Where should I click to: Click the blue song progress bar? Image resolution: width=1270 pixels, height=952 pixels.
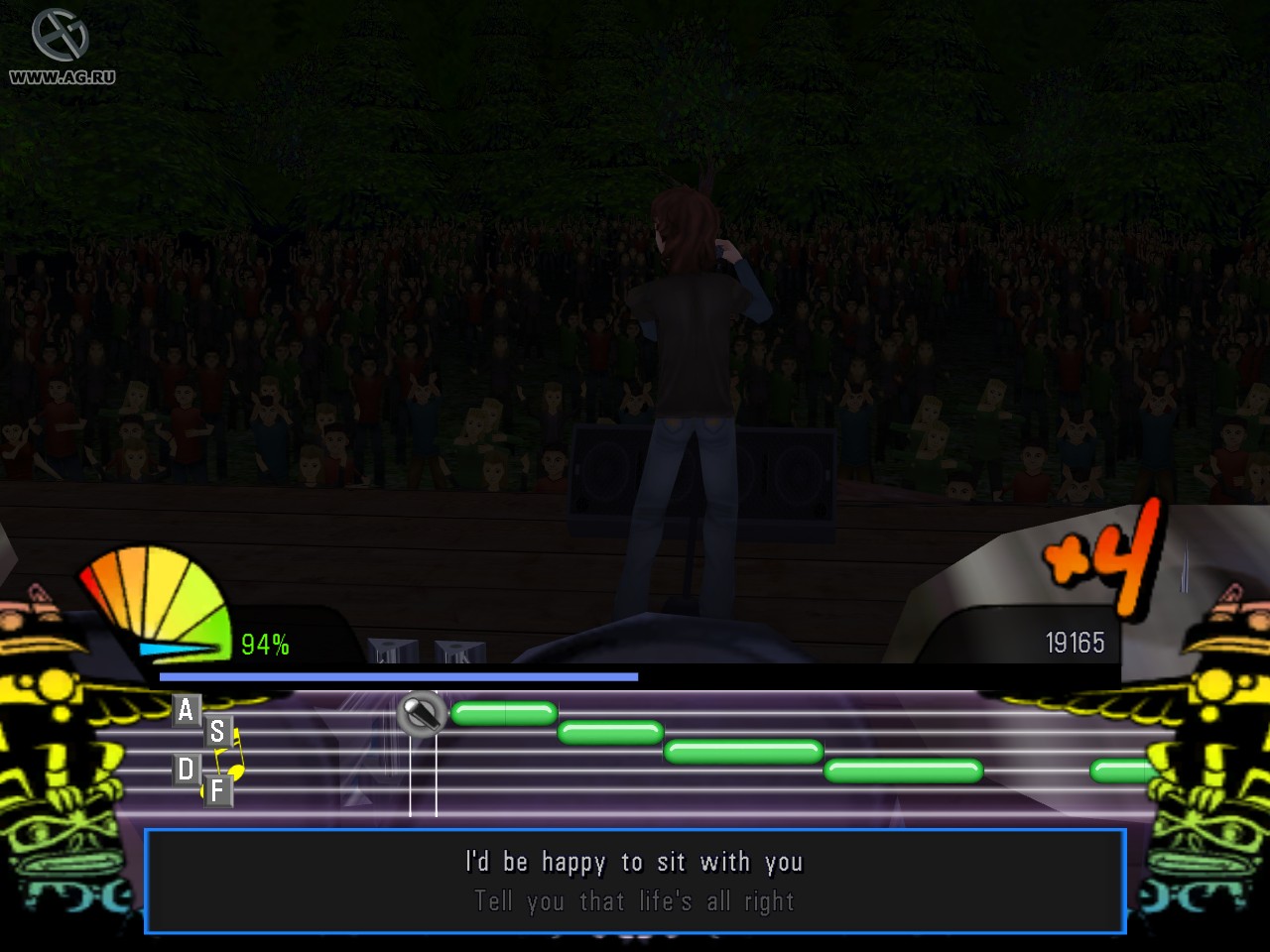(397, 674)
